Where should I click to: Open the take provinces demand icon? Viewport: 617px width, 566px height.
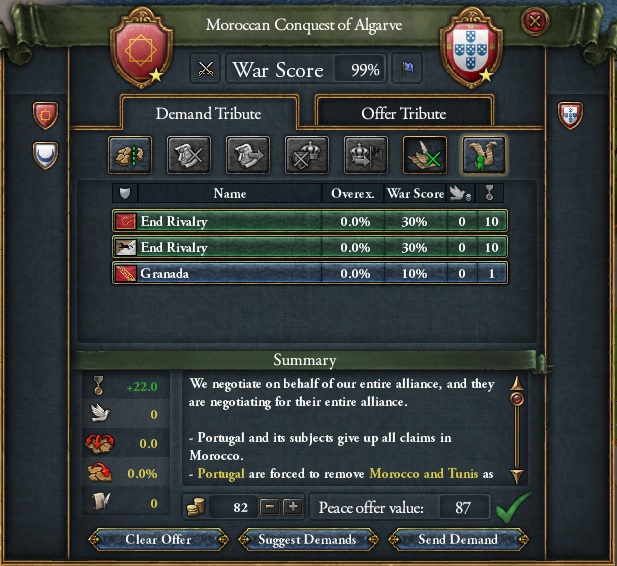tap(128, 155)
